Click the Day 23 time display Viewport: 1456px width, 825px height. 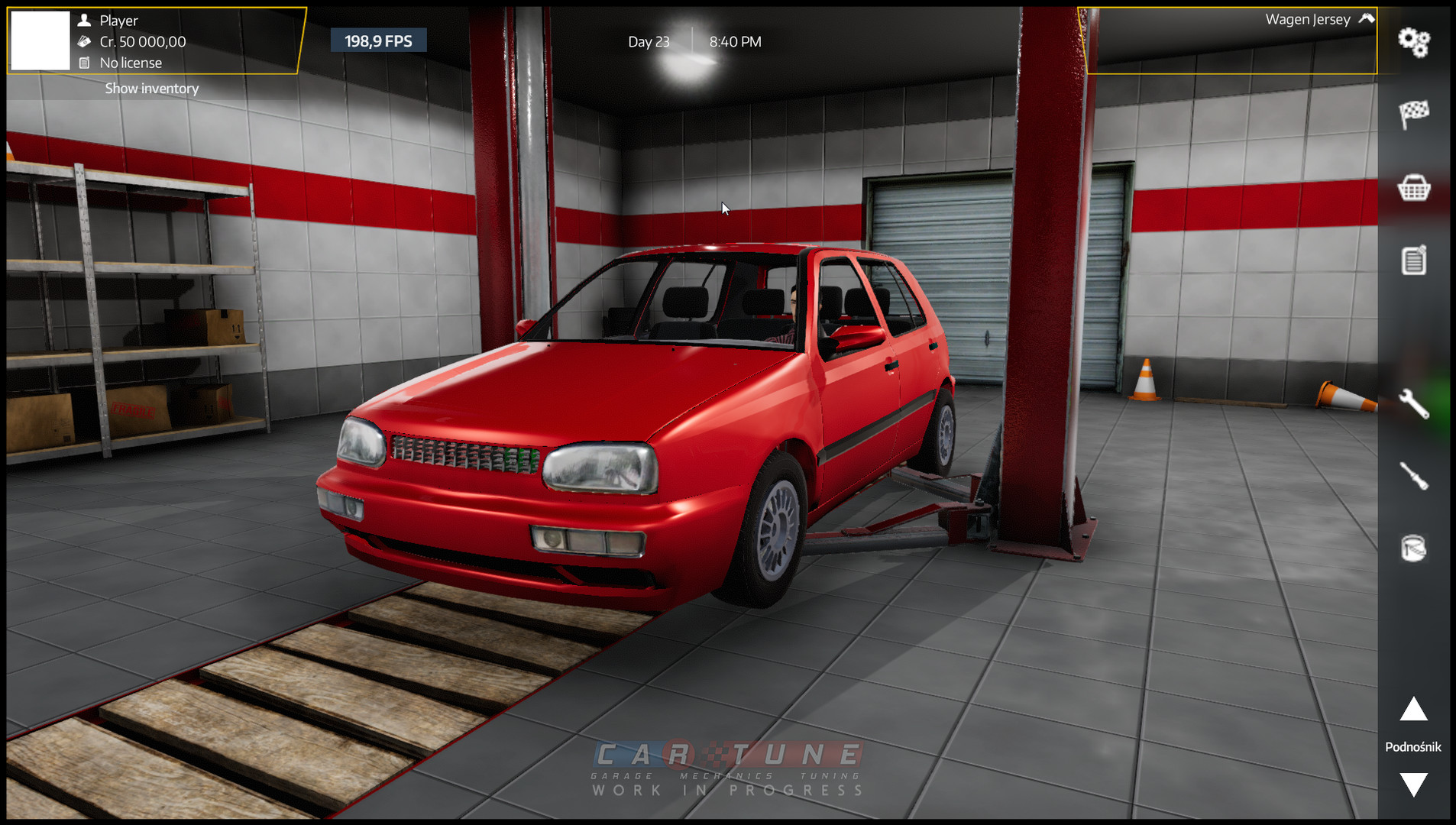point(649,42)
